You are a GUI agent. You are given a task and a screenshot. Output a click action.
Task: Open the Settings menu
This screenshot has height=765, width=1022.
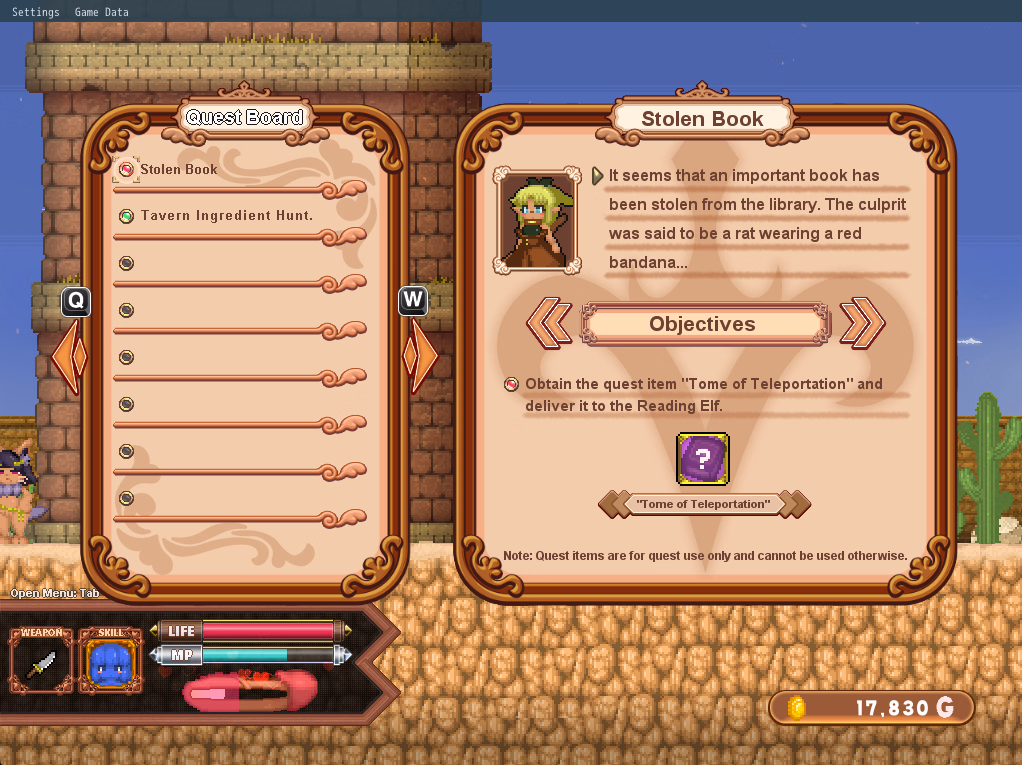pos(35,11)
